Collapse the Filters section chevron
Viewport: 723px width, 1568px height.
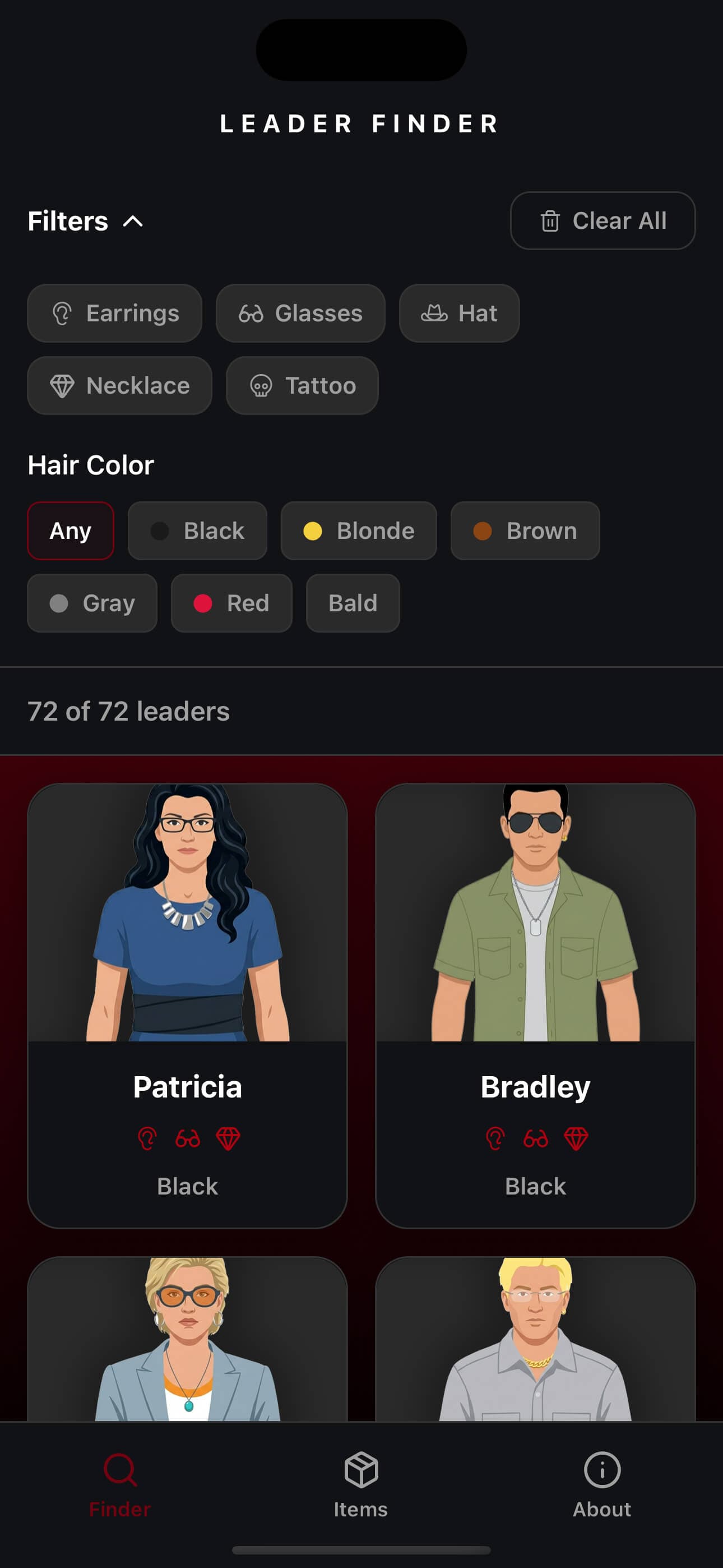pyautogui.click(x=132, y=221)
